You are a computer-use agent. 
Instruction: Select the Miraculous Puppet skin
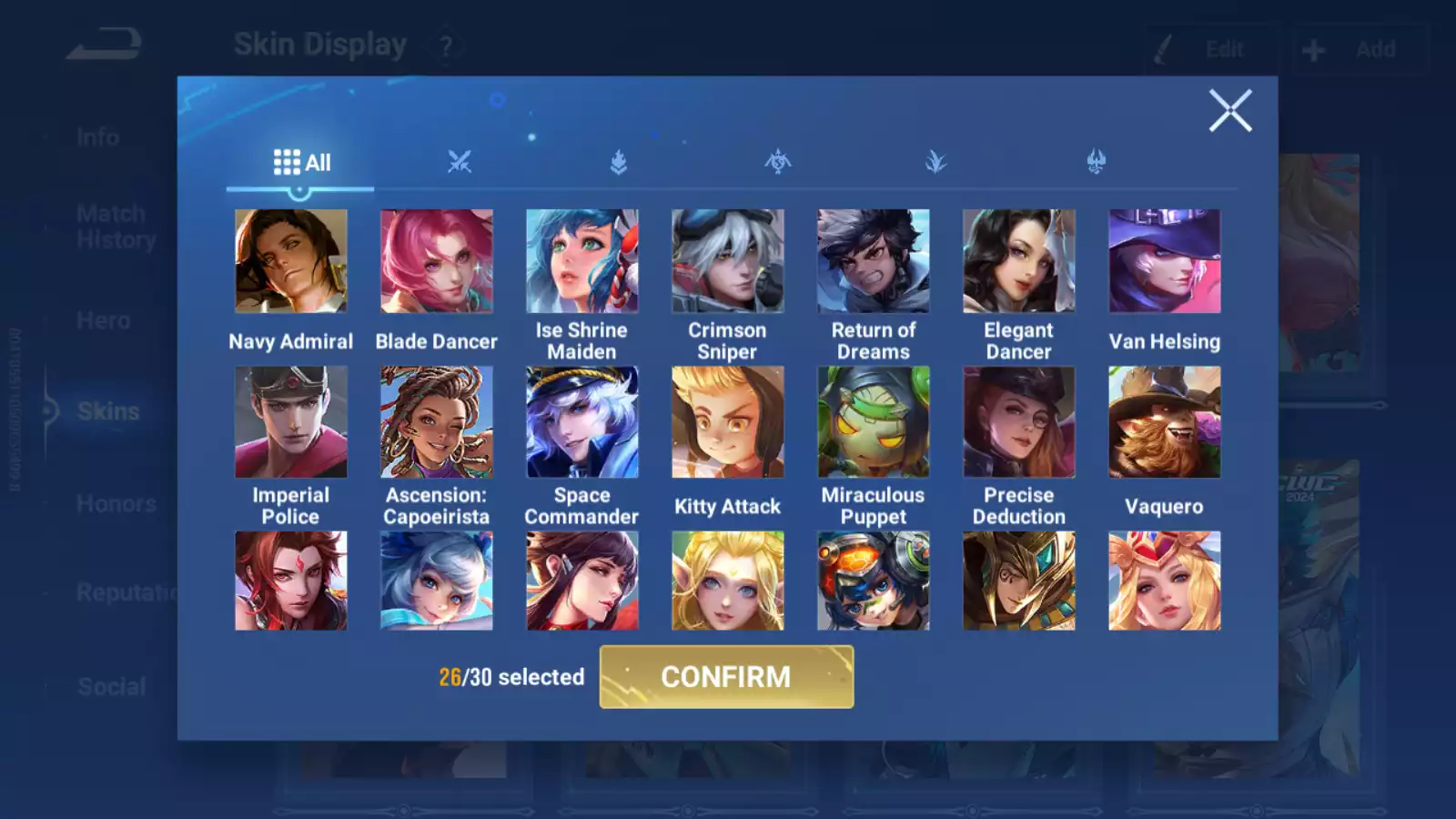pyautogui.click(x=874, y=422)
